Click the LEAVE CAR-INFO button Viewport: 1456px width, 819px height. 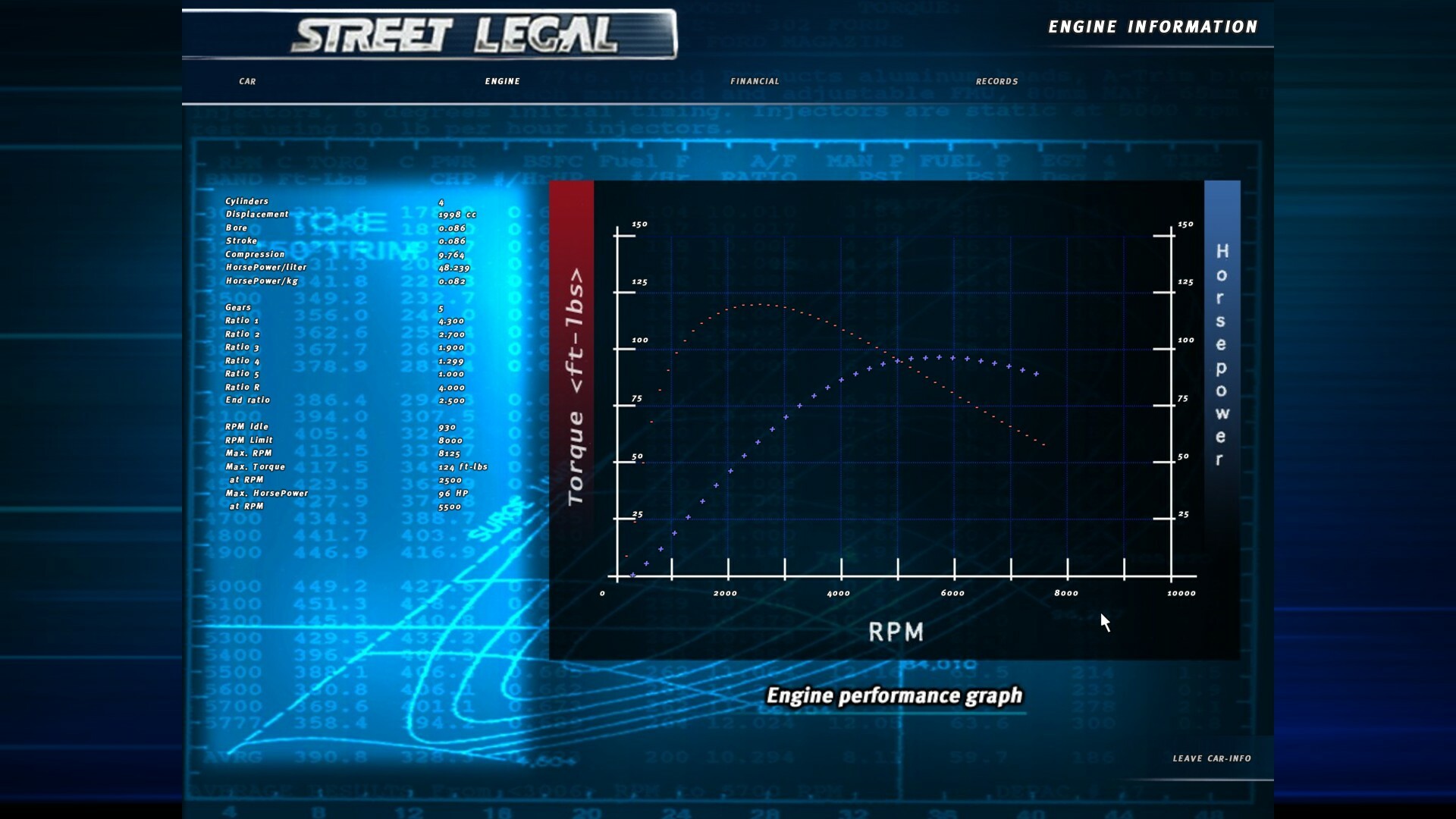[x=1212, y=758]
